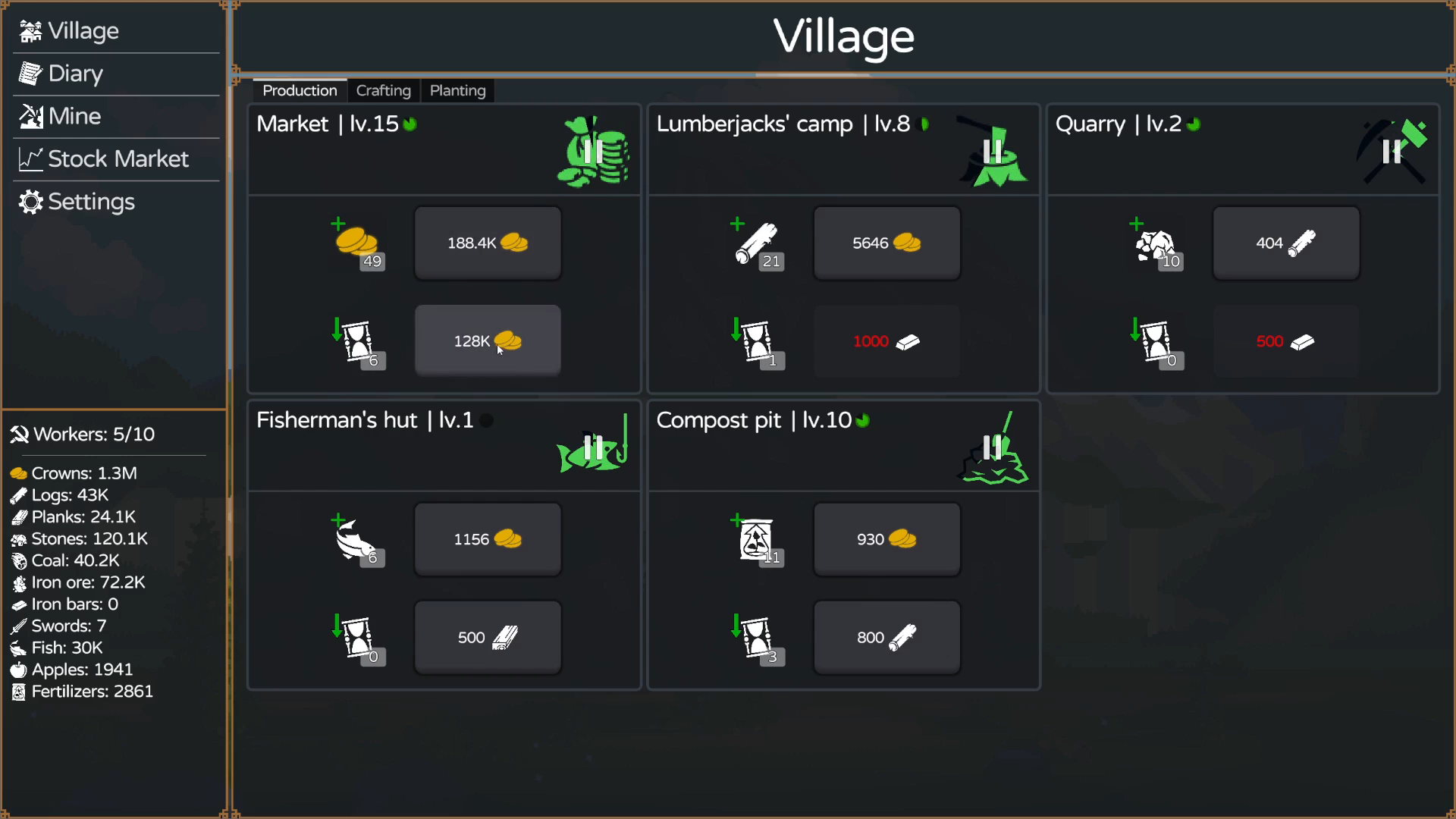This screenshot has width=1456, height=819.
Task: Upgrade Fisherman's hut catch for 1156 crowns
Action: [x=488, y=539]
